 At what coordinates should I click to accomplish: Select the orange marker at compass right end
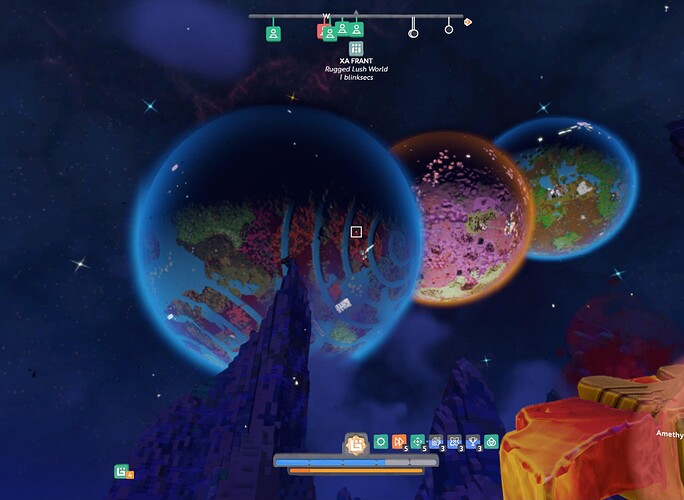tap(467, 21)
